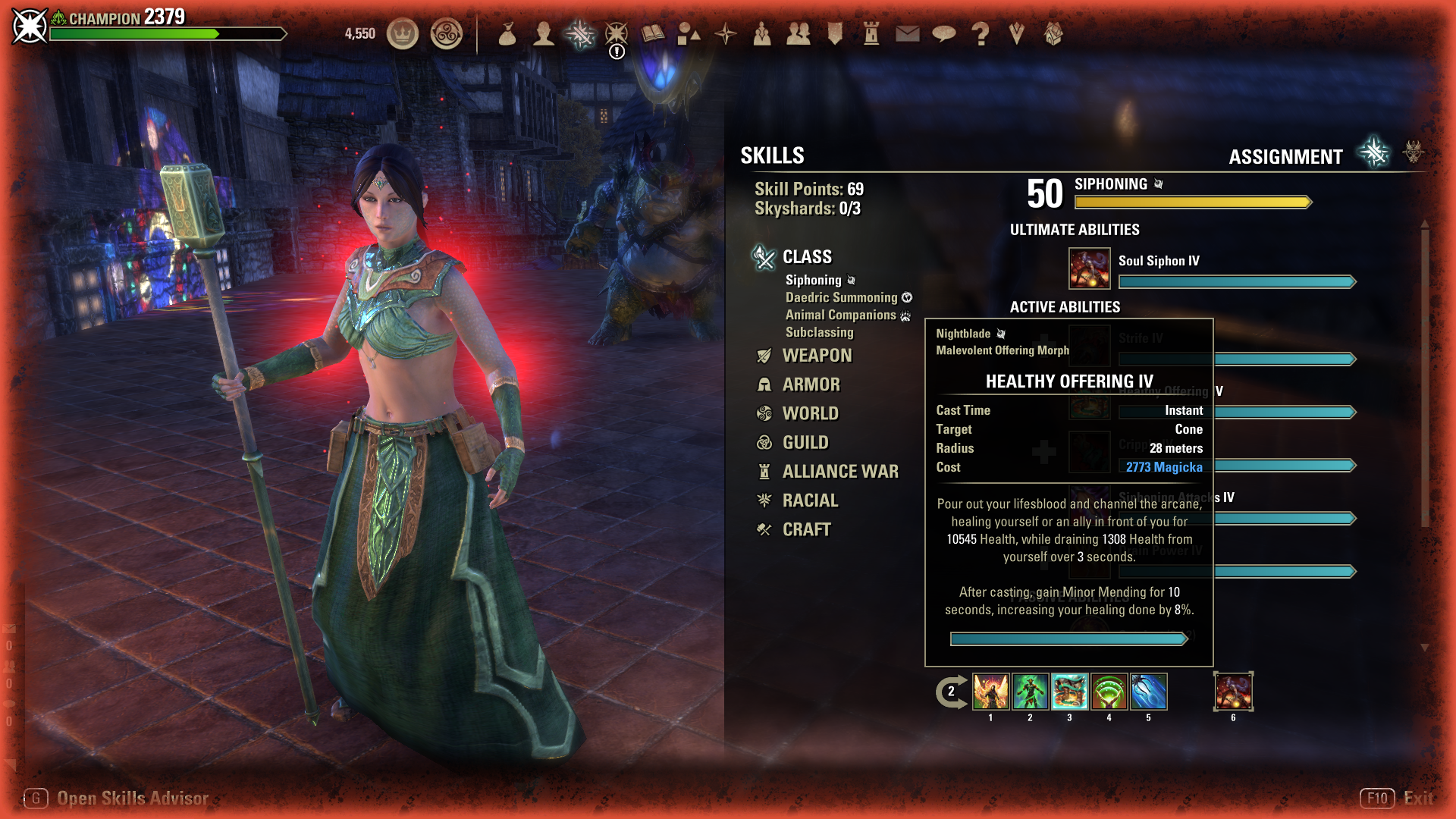Expand the World skill category
The image size is (1456, 819).
click(810, 414)
